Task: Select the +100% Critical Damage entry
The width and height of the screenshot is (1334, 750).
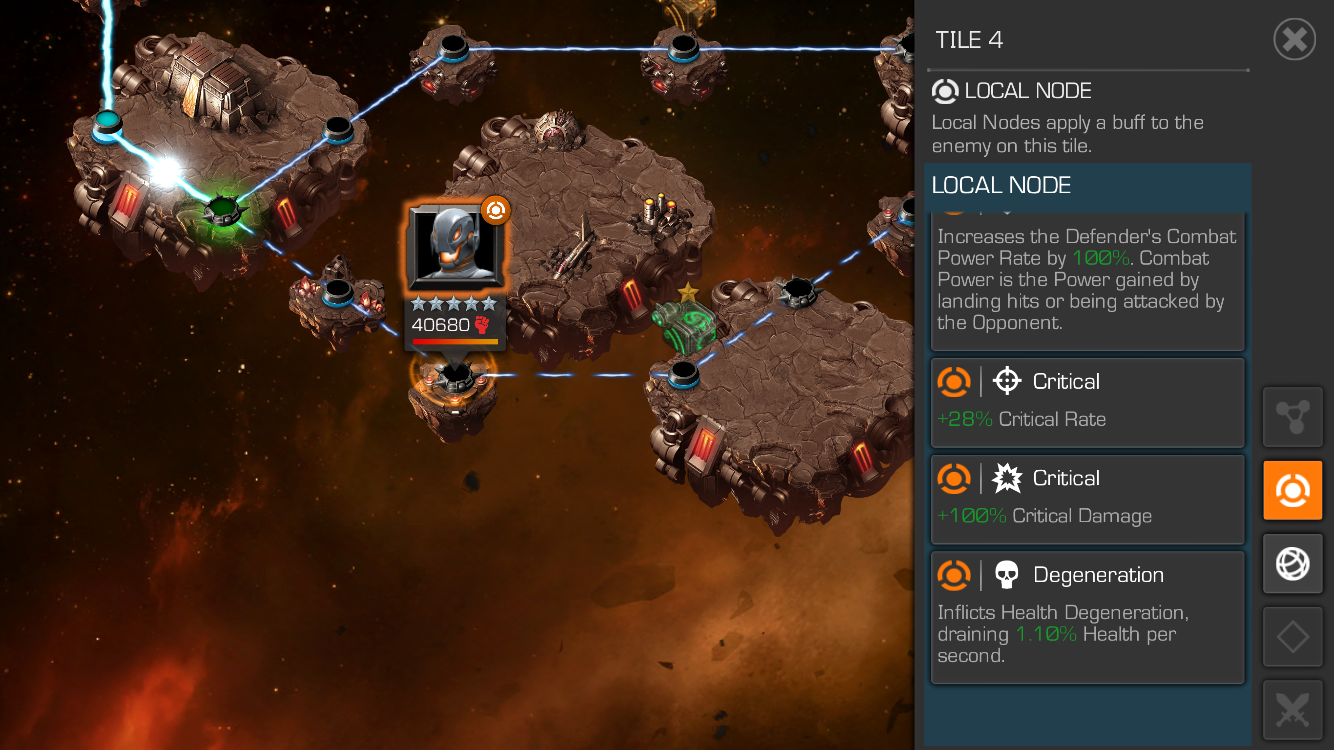Action: [x=1087, y=498]
